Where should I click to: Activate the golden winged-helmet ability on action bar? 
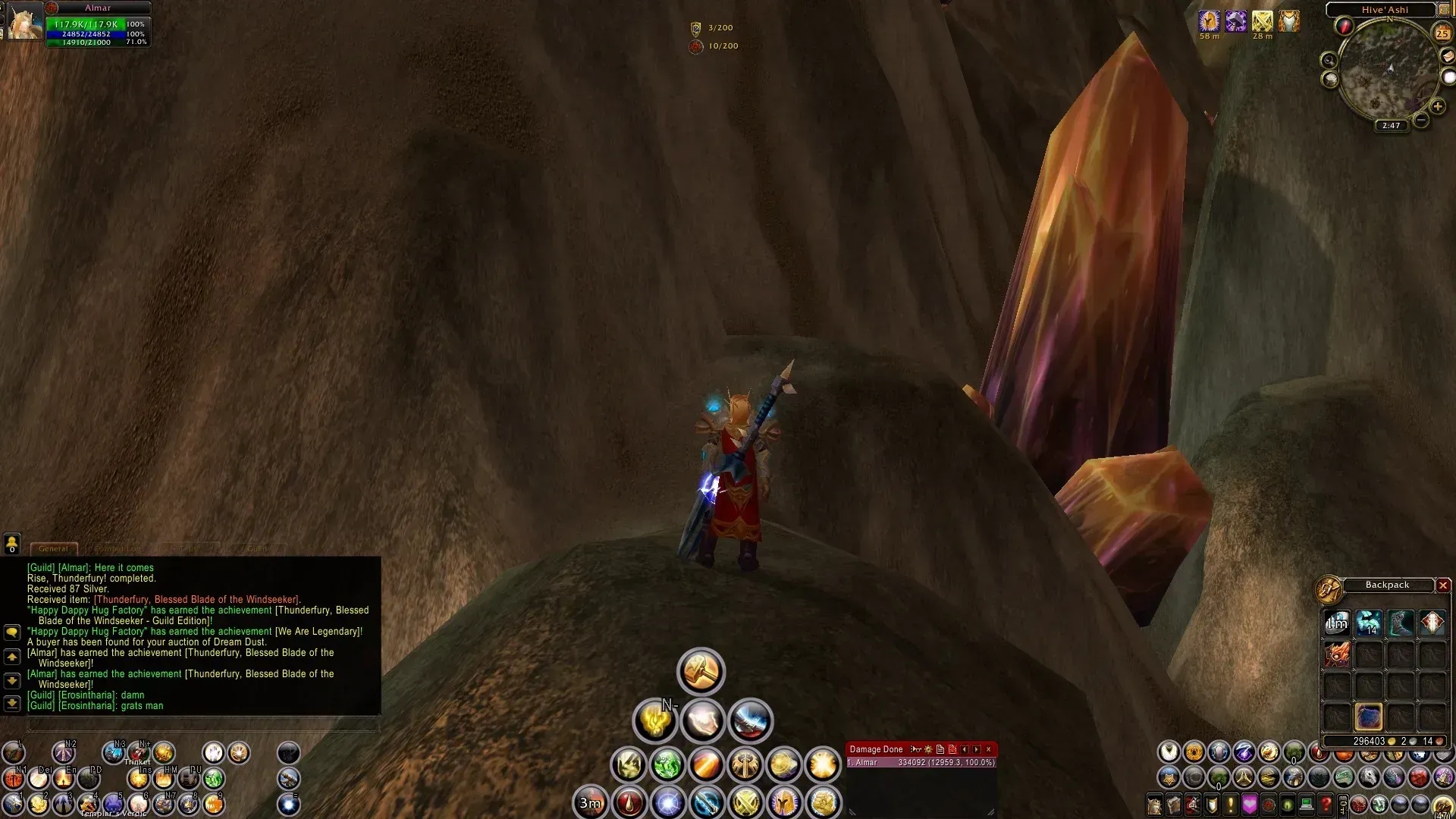[784, 802]
